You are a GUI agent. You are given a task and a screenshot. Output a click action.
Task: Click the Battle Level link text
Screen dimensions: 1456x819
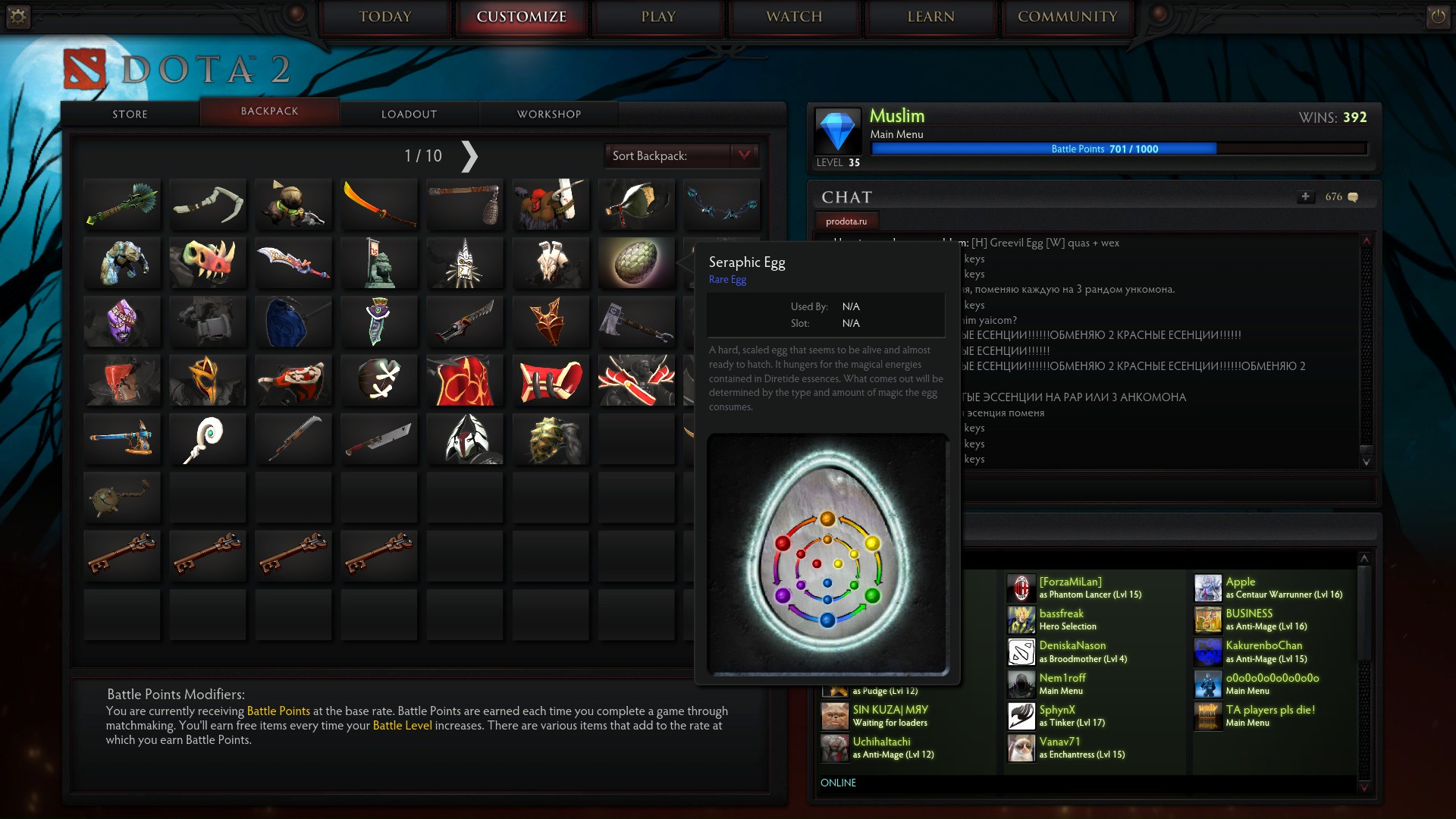[402, 725]
